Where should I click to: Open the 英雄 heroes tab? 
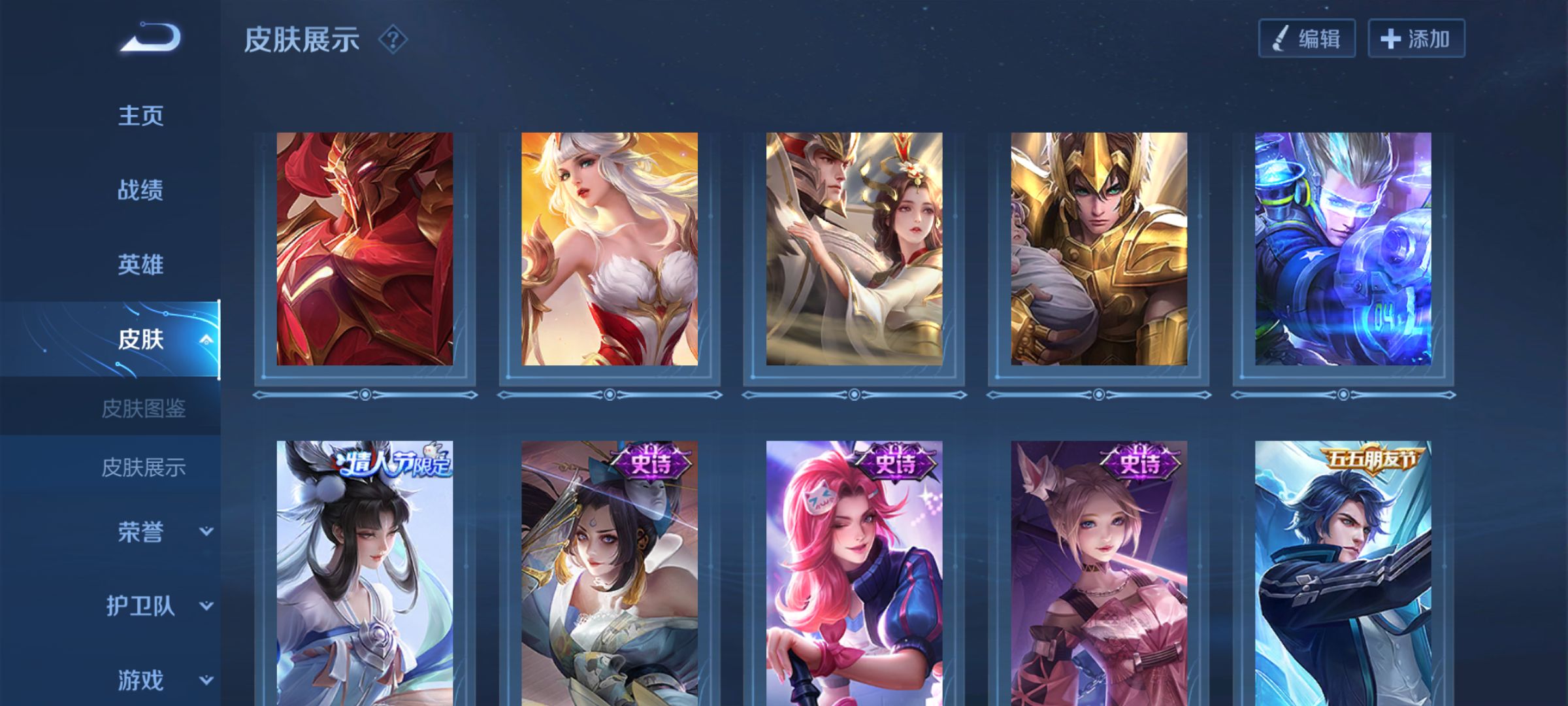click(140, 265)
